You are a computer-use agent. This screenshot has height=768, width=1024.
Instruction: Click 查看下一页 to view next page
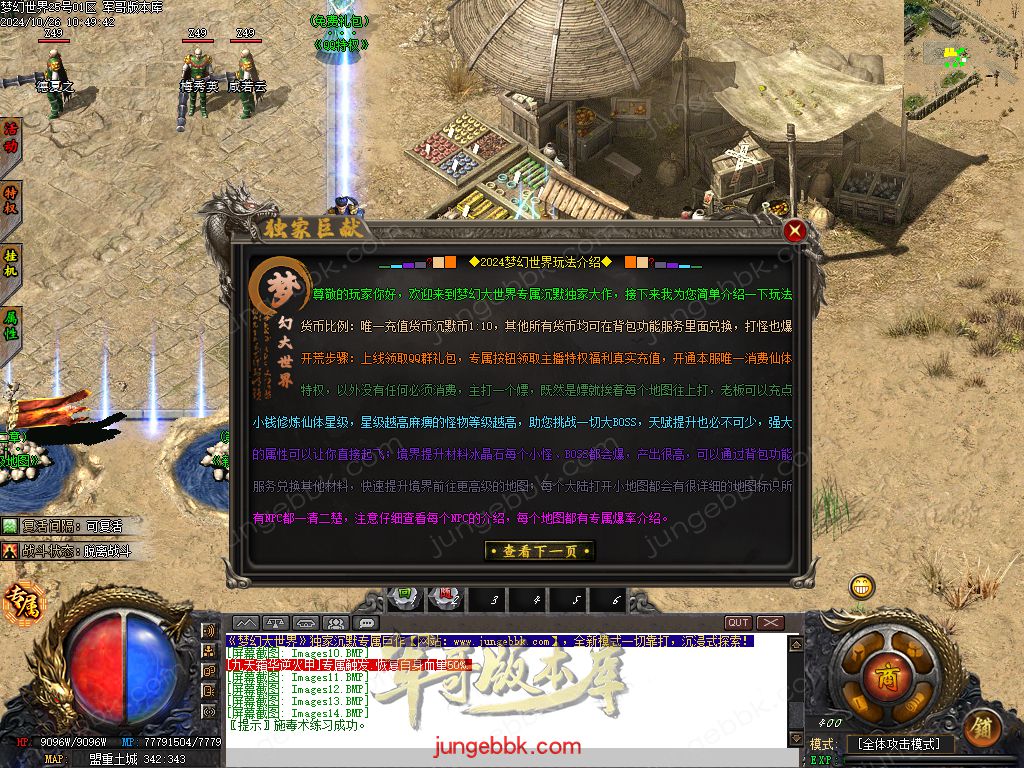click(538, 551)
